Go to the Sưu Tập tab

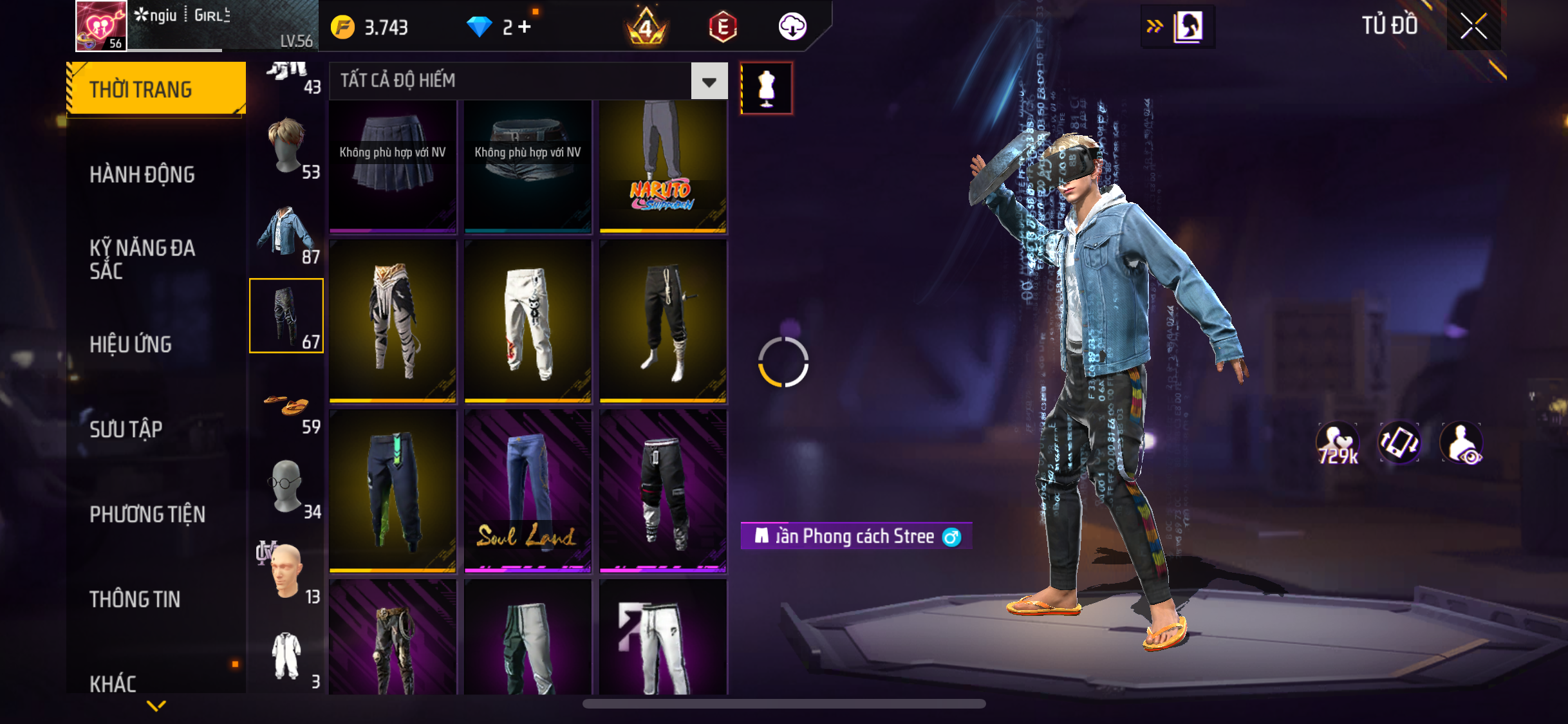pos(126,429)
